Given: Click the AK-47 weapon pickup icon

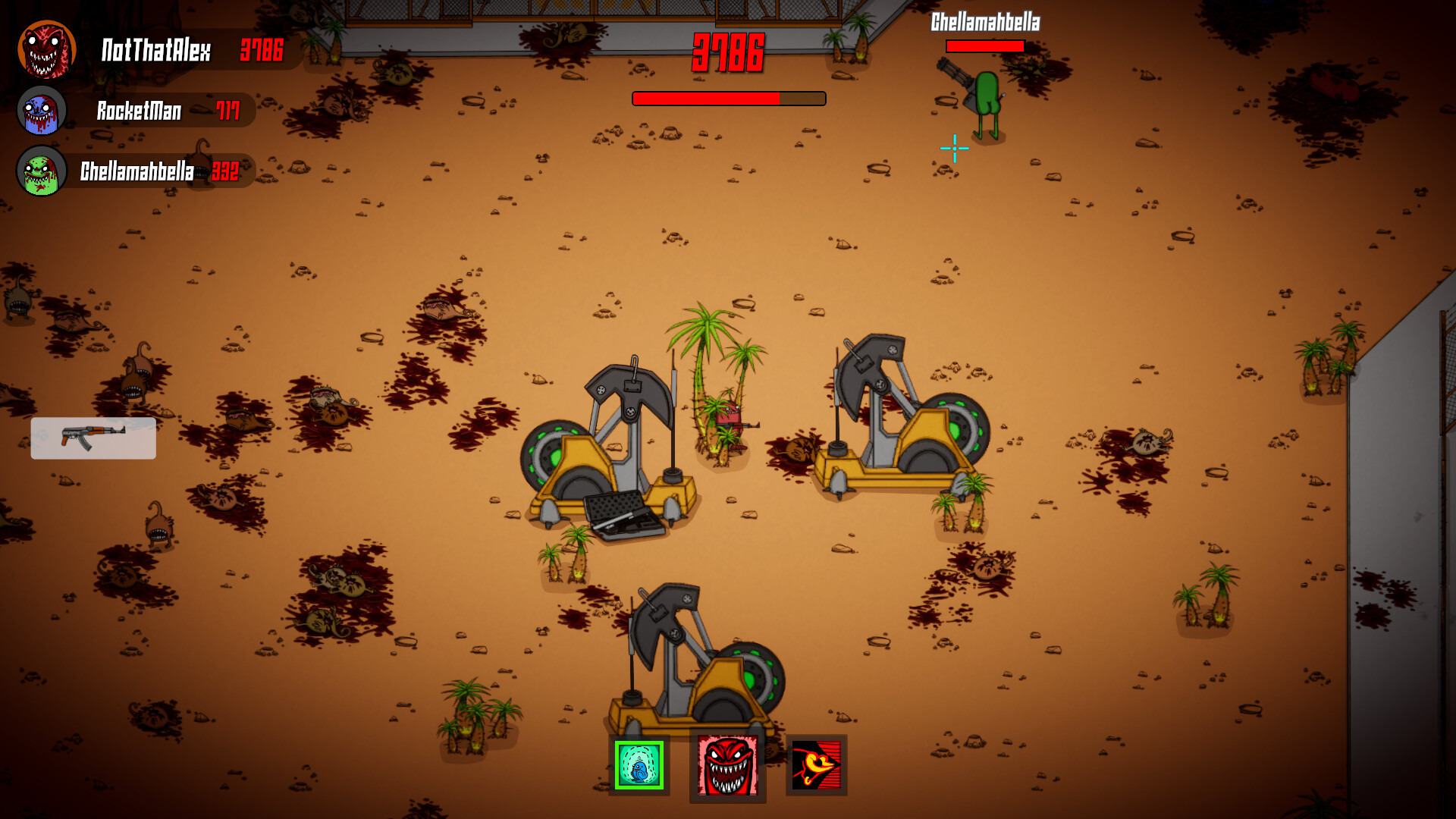Looking at the screenshot, I should click(93, 437).
